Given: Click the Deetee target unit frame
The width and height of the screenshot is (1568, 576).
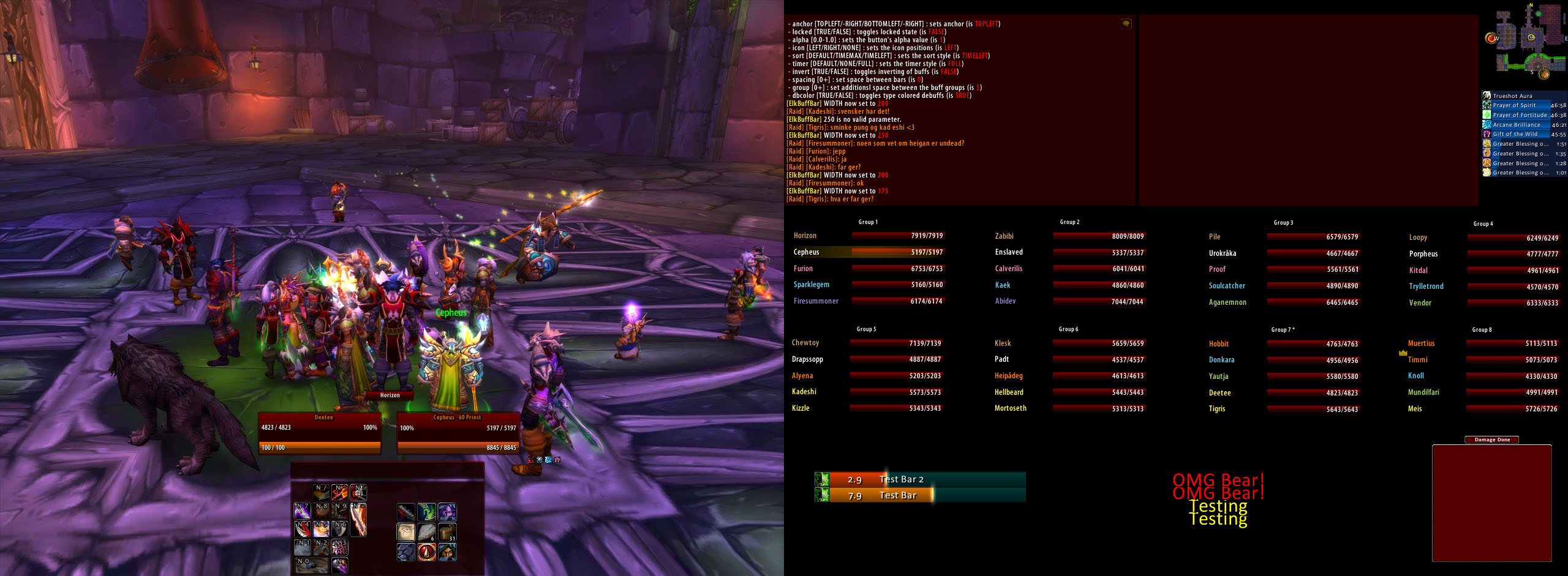Looking at the screenshot, I should [319, 433].
